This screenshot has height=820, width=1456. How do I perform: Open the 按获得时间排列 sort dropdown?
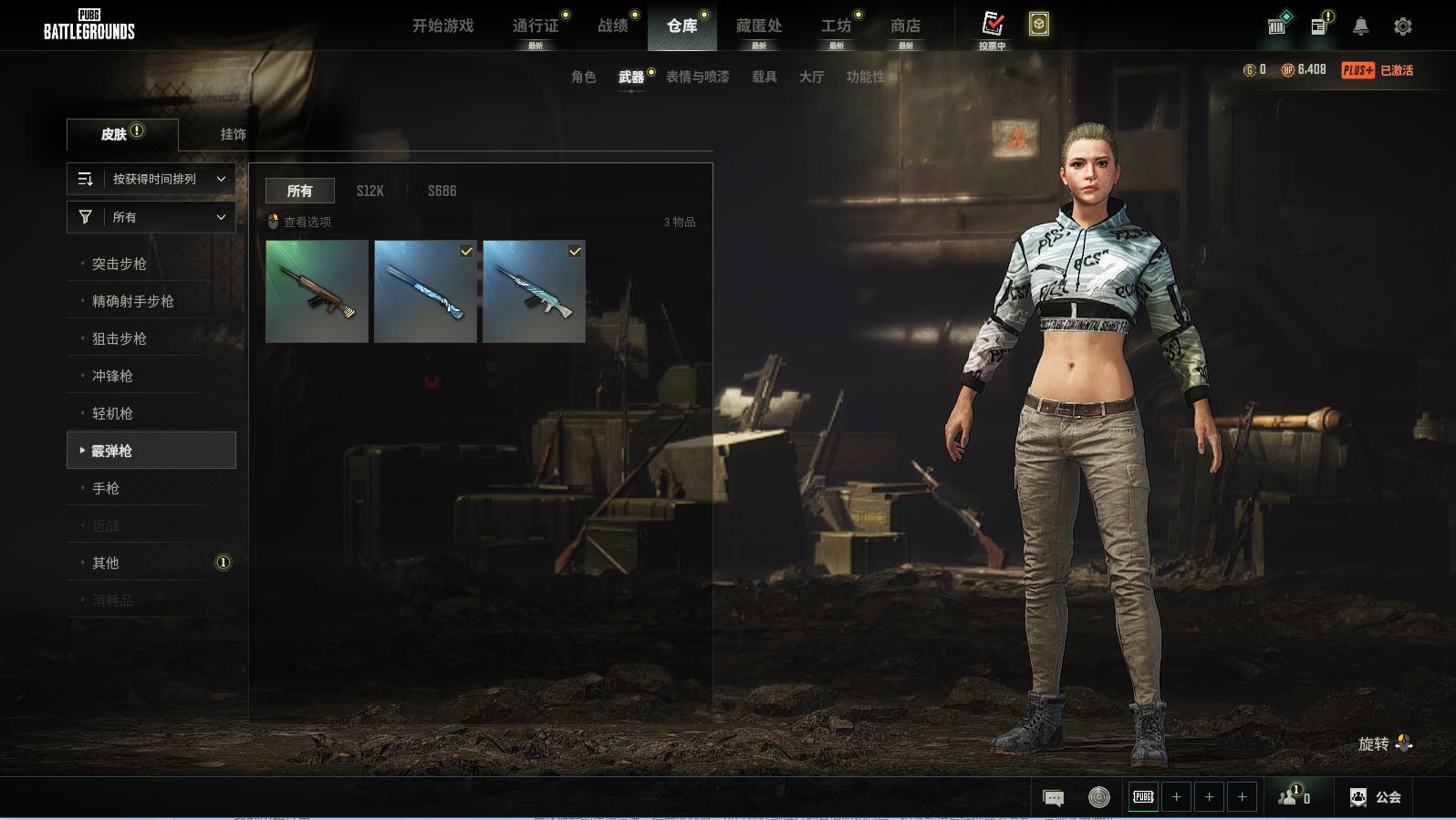(x=151, y=179)
